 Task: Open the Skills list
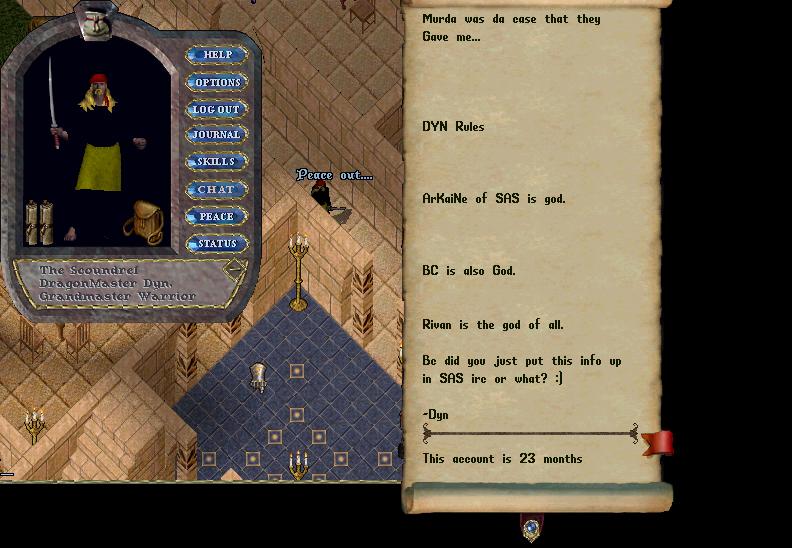point(217,162)
